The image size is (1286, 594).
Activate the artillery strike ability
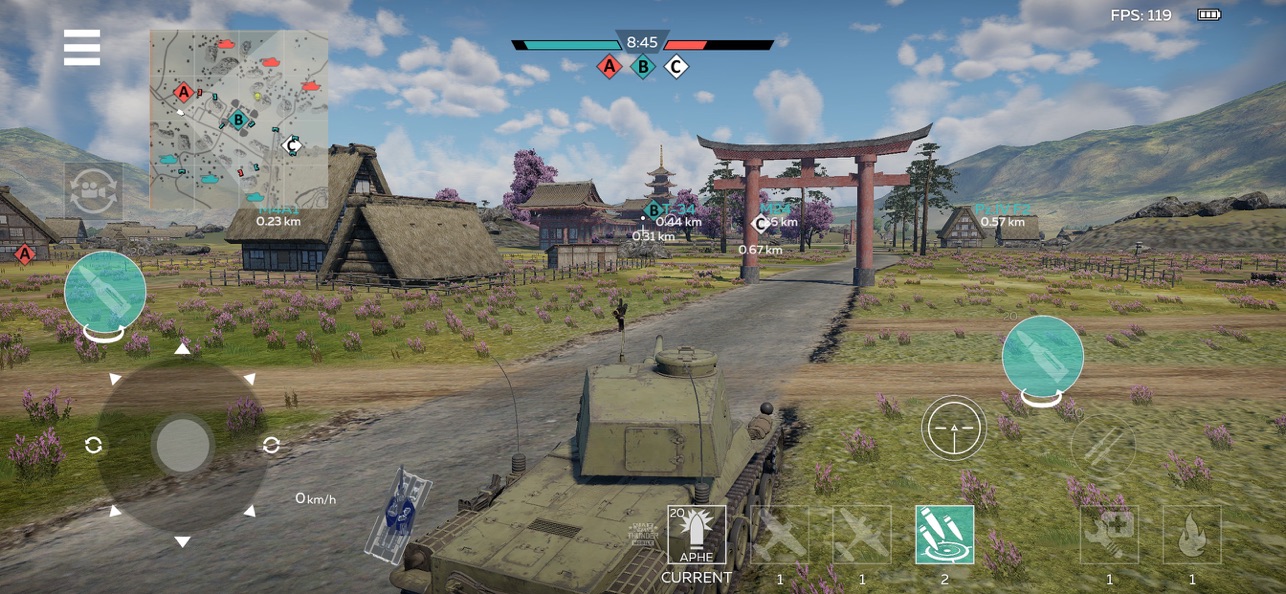pyautogui.click(x=945, y=535)
